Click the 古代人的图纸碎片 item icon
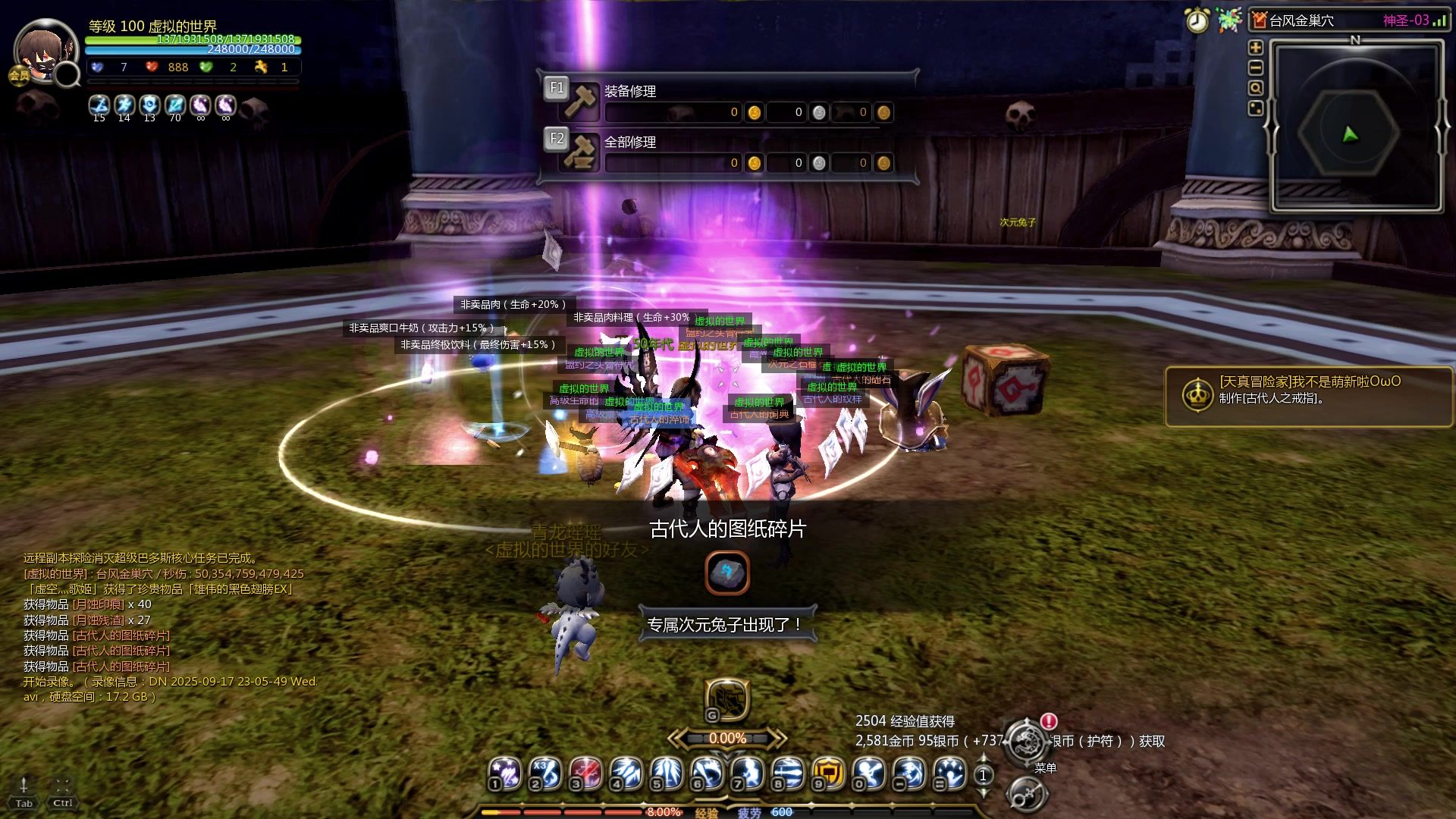1456x819 pixels. 727,573
